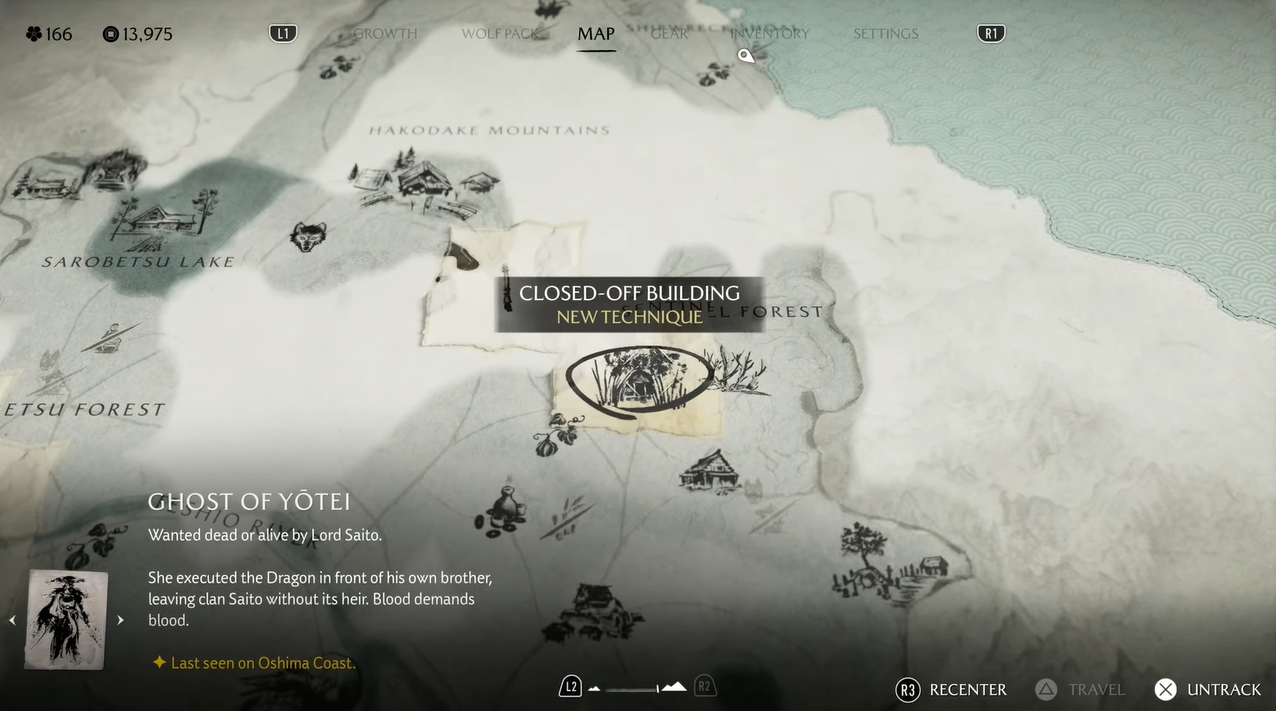
Task: Show the previous bounty card with left arrow
Action: [12, 620]
